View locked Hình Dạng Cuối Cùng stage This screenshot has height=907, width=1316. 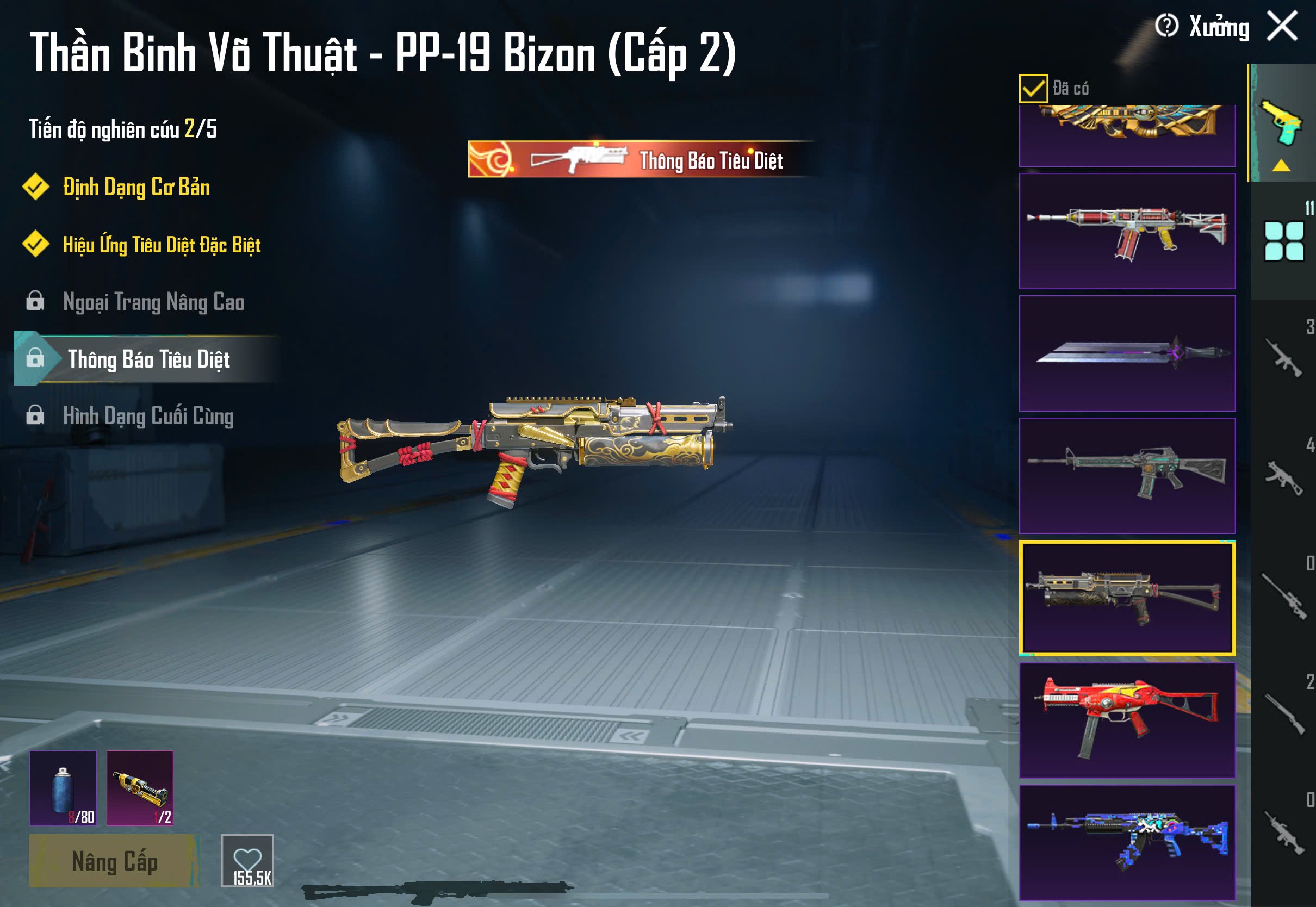[x=148, y=416]
